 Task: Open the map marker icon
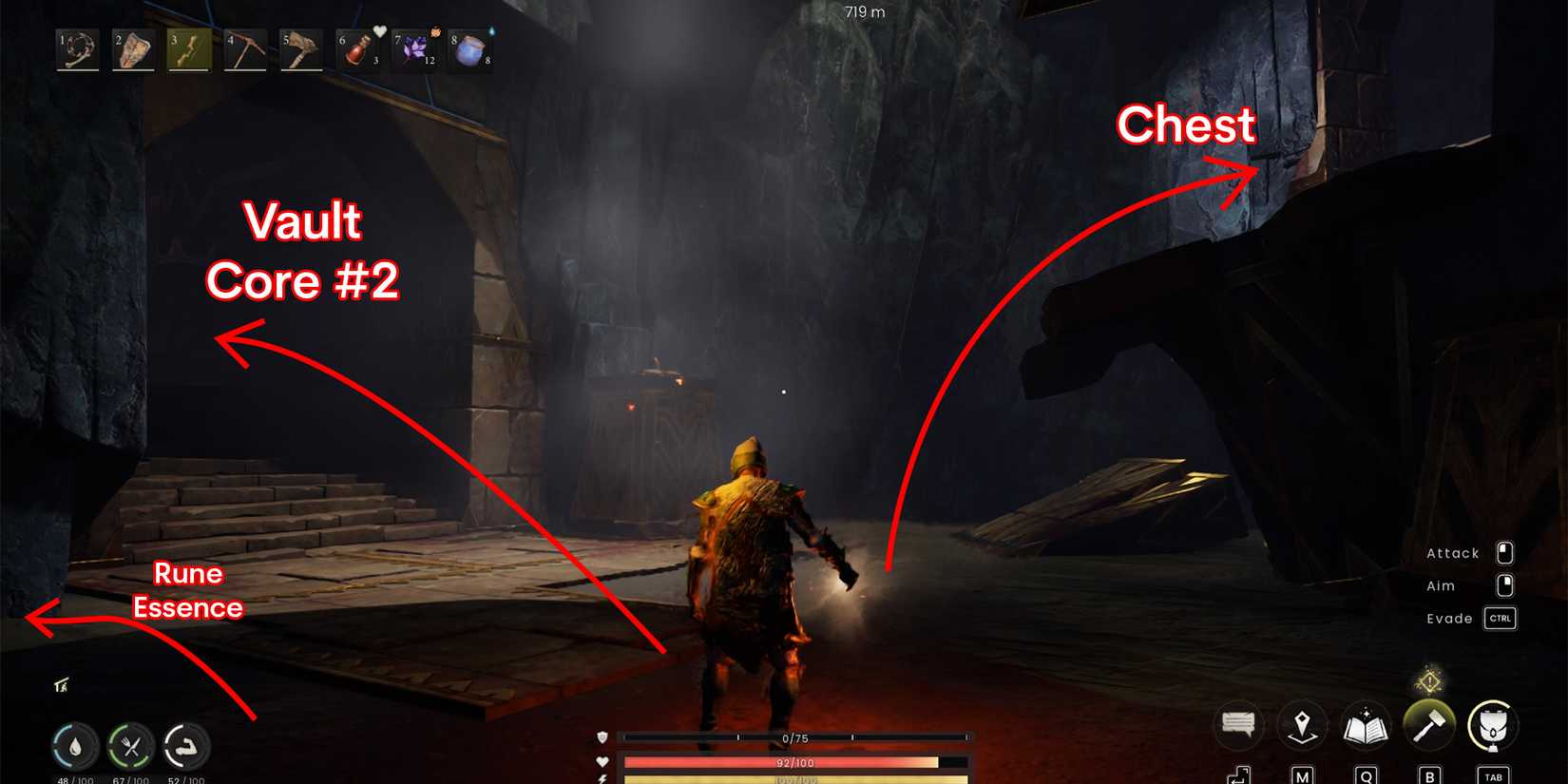coord(1302,725)
